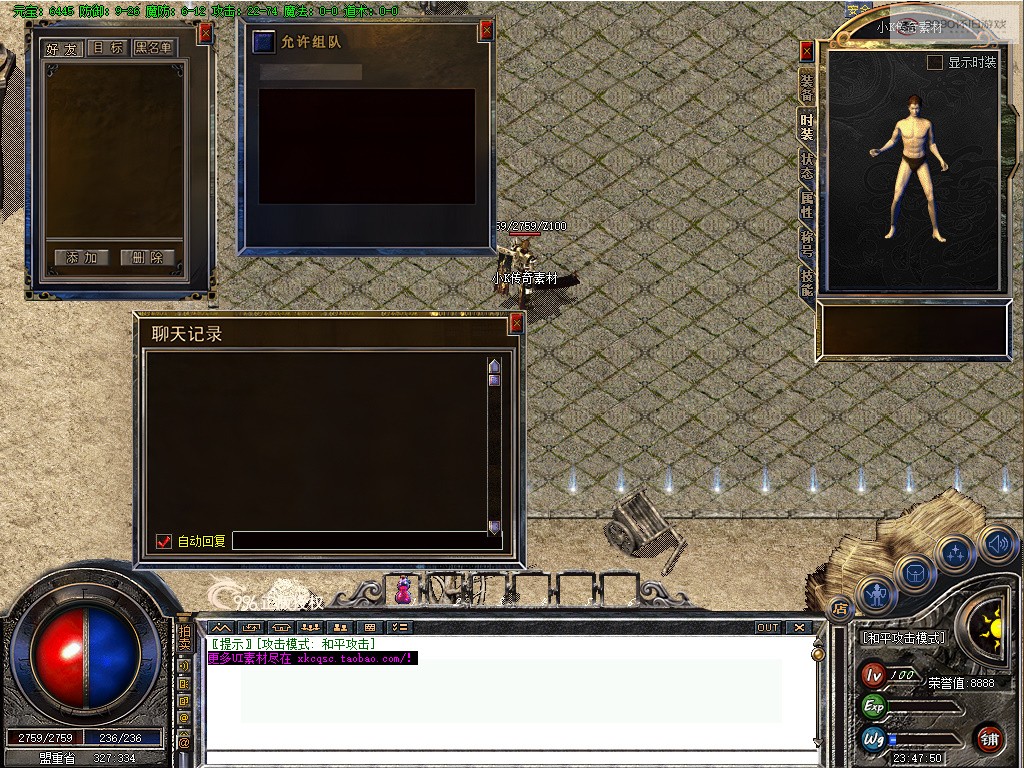1024x768 pixels.
Task: Close the friends list window
Action: point(206,32)
